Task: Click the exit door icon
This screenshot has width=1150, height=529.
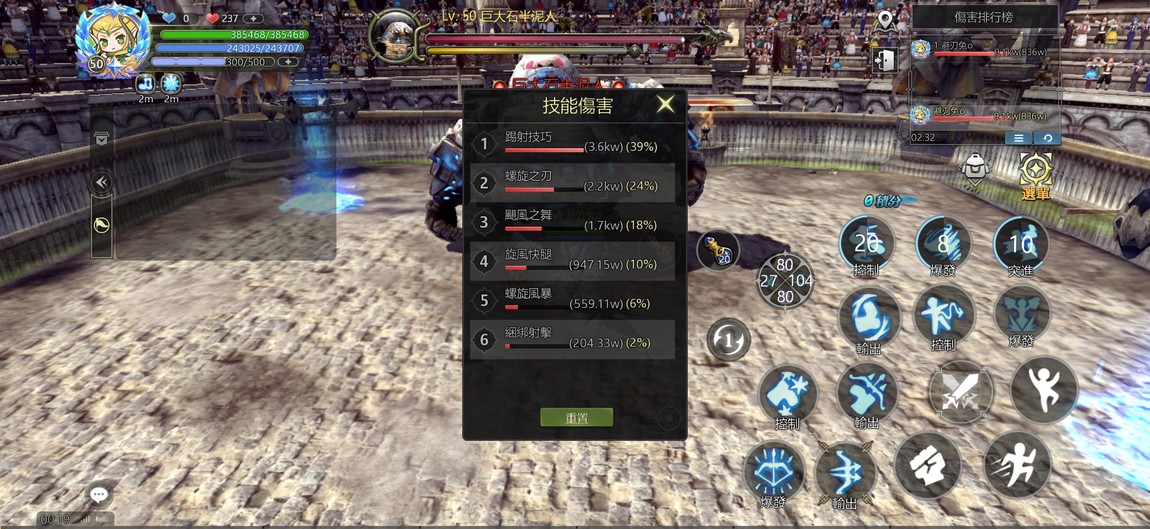Action: tap(885, 60)
